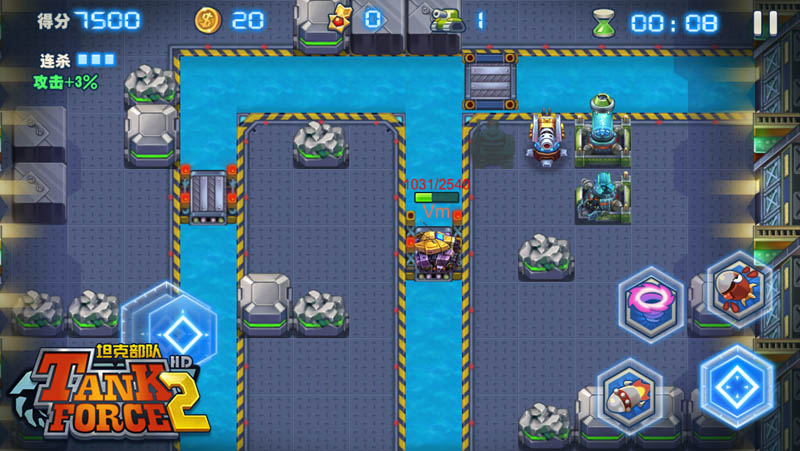Pause the game
This screenshot has height=451, width=800.
click(764, 22)
